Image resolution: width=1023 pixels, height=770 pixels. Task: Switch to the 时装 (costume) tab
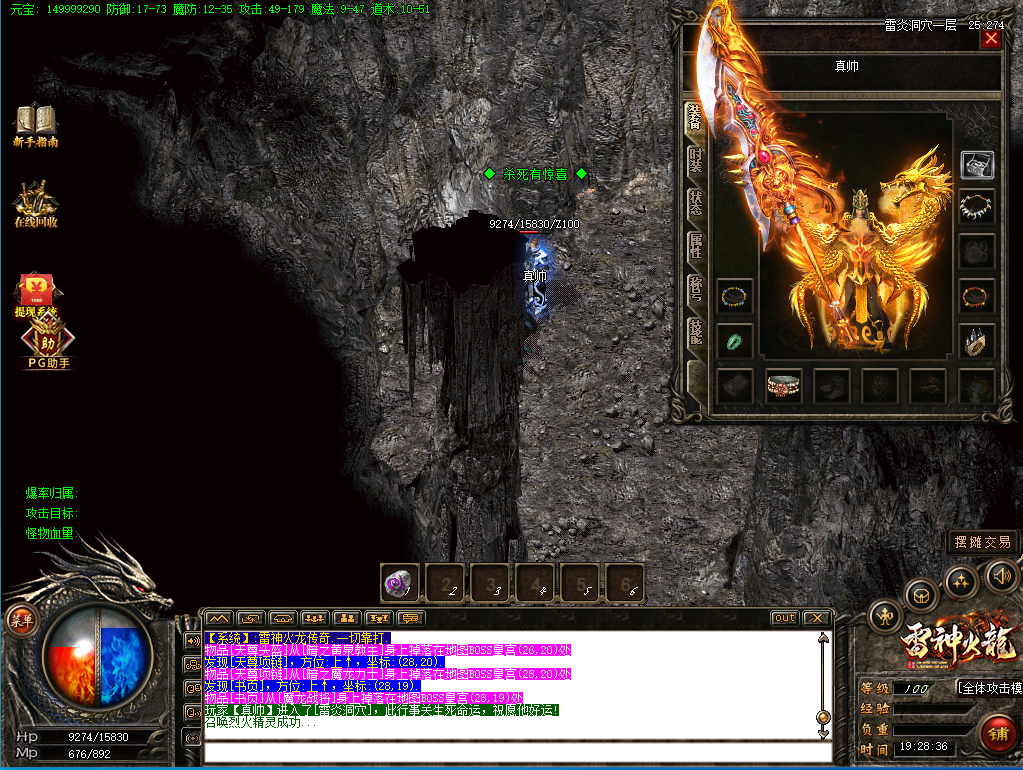695,160
